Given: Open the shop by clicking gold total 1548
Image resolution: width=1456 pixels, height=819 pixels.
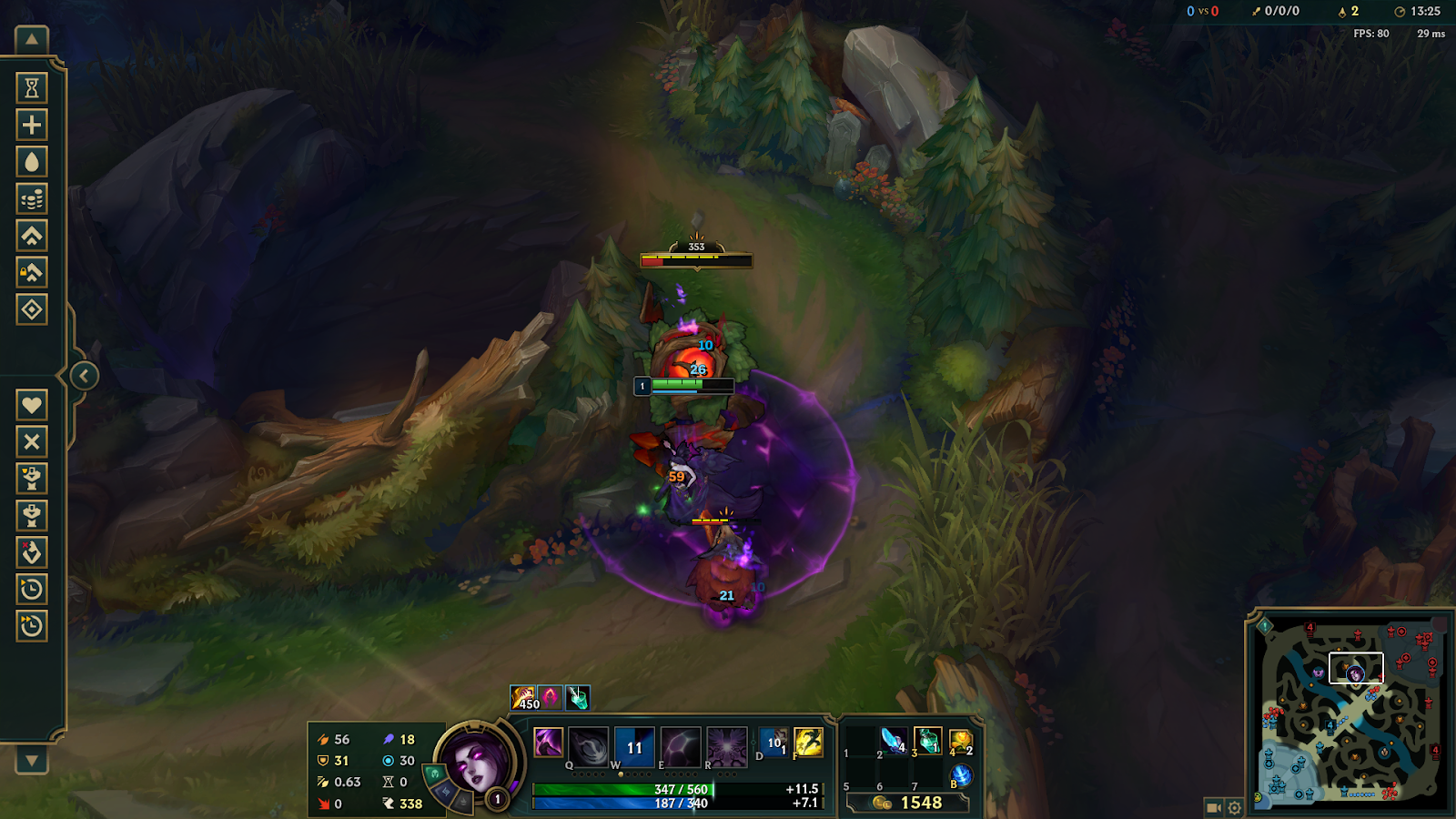Looking at the screenshot, I should [x=920, y=801].
